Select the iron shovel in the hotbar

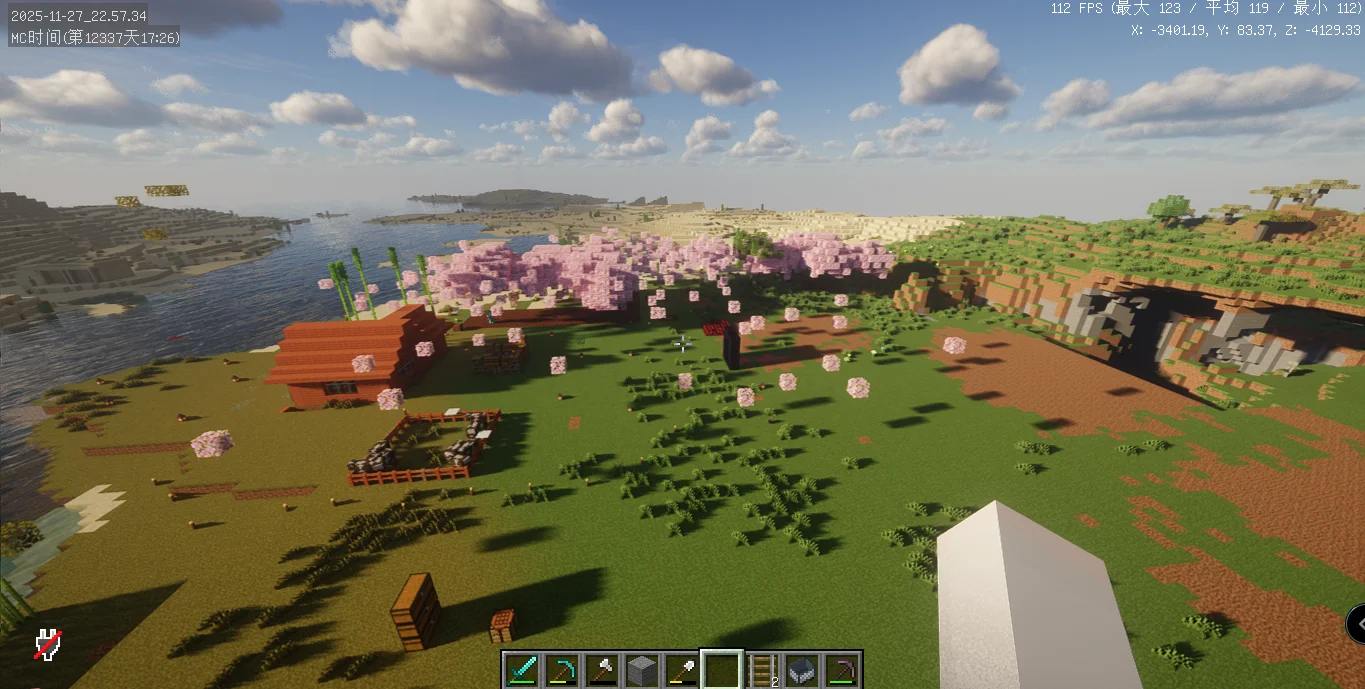pyautogui.click(x=681, y=669)
